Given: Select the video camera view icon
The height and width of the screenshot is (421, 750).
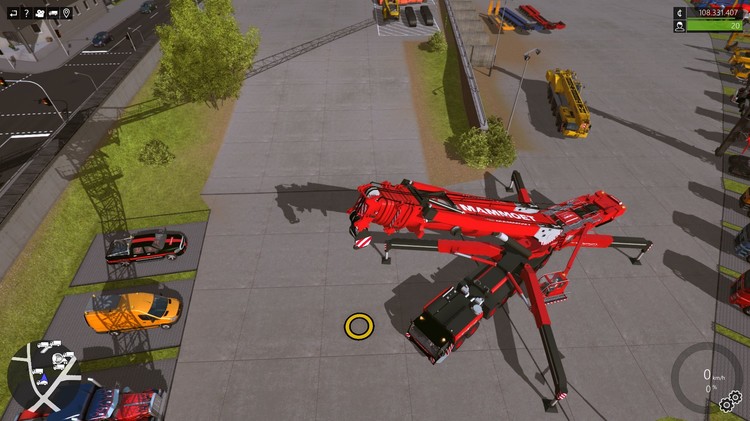Looking at the screenshot, I should point(39,13).
